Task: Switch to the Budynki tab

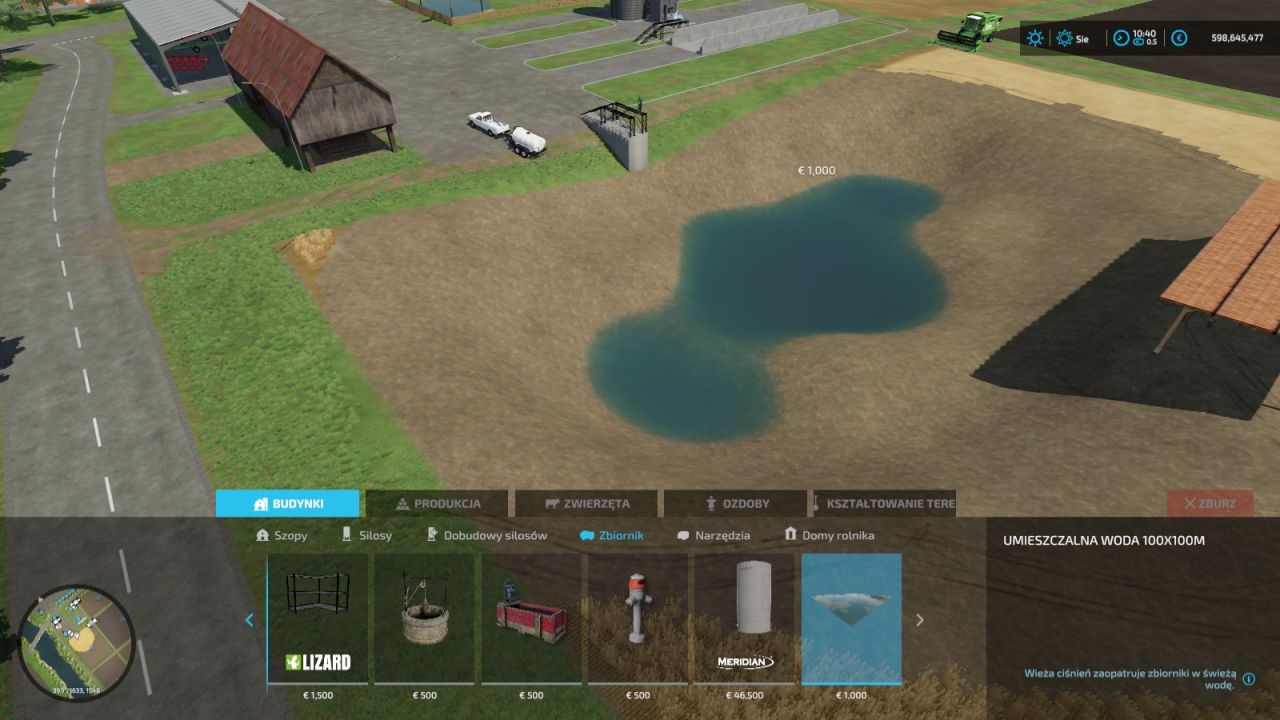Action: pyautogui.click(x=287, y=504)
